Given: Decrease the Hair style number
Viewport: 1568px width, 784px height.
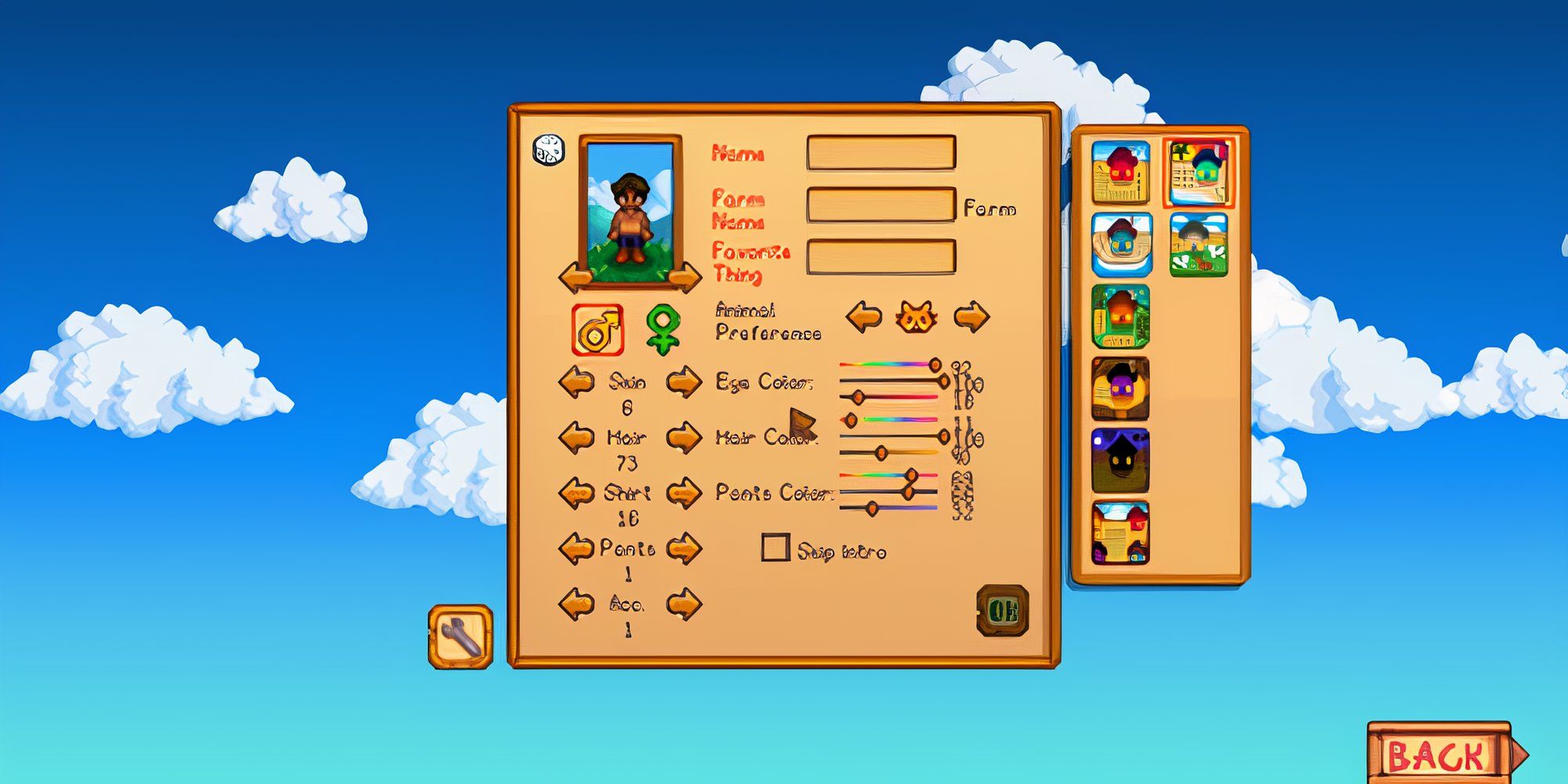Looking at the screenshot, I should pyautogui.click(x=576, y=437).
